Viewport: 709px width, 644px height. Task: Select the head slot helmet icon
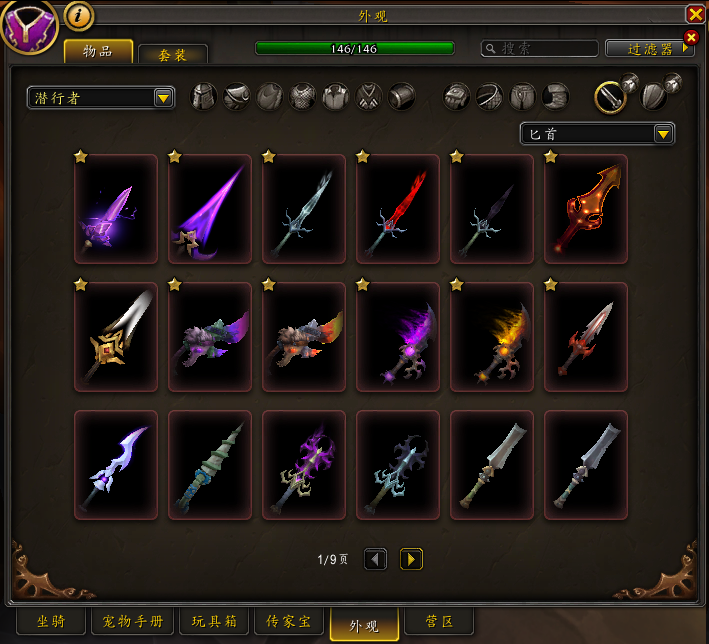pos(204,97)
